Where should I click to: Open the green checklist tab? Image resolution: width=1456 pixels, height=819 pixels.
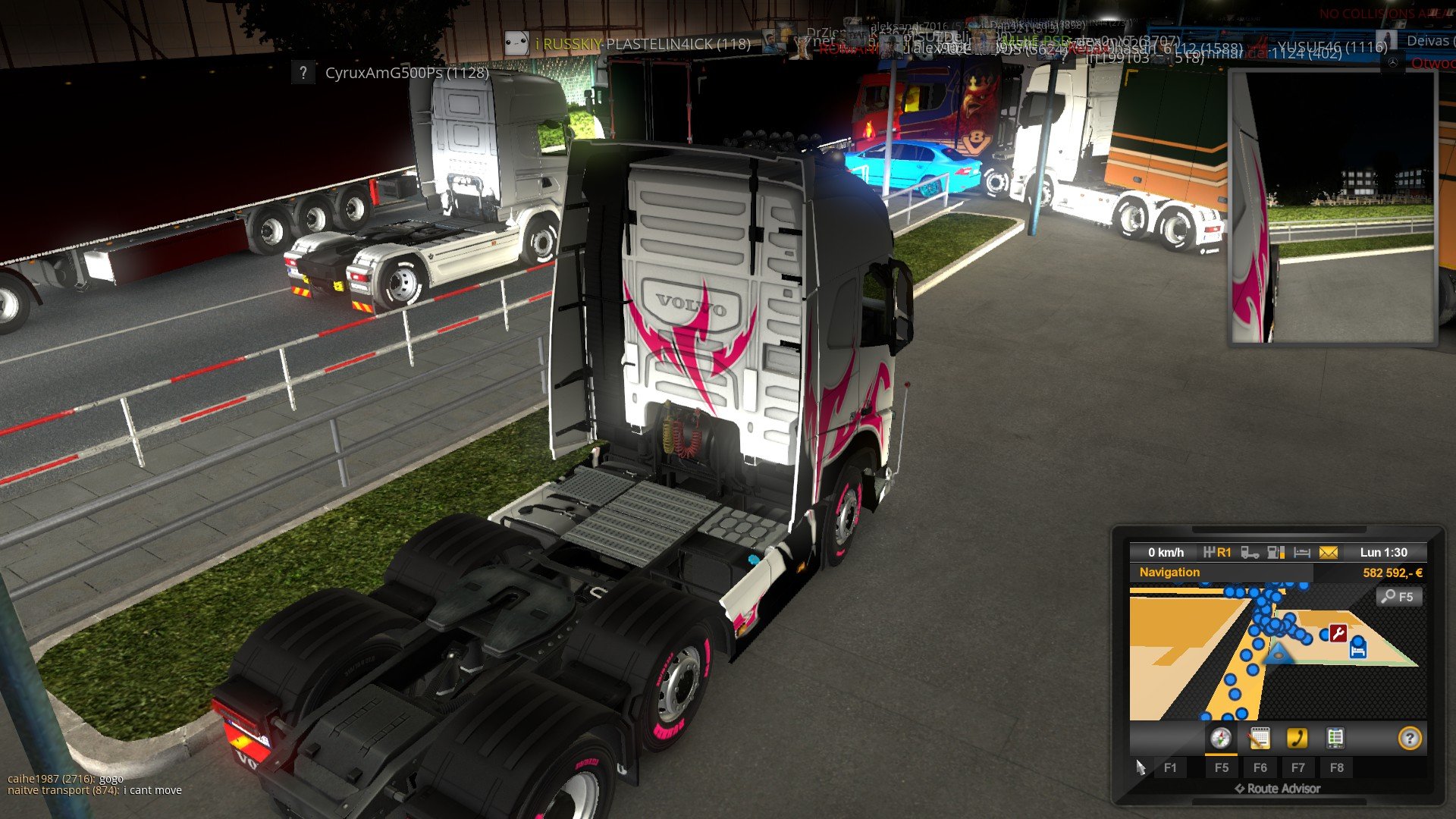coord(1335,738)
